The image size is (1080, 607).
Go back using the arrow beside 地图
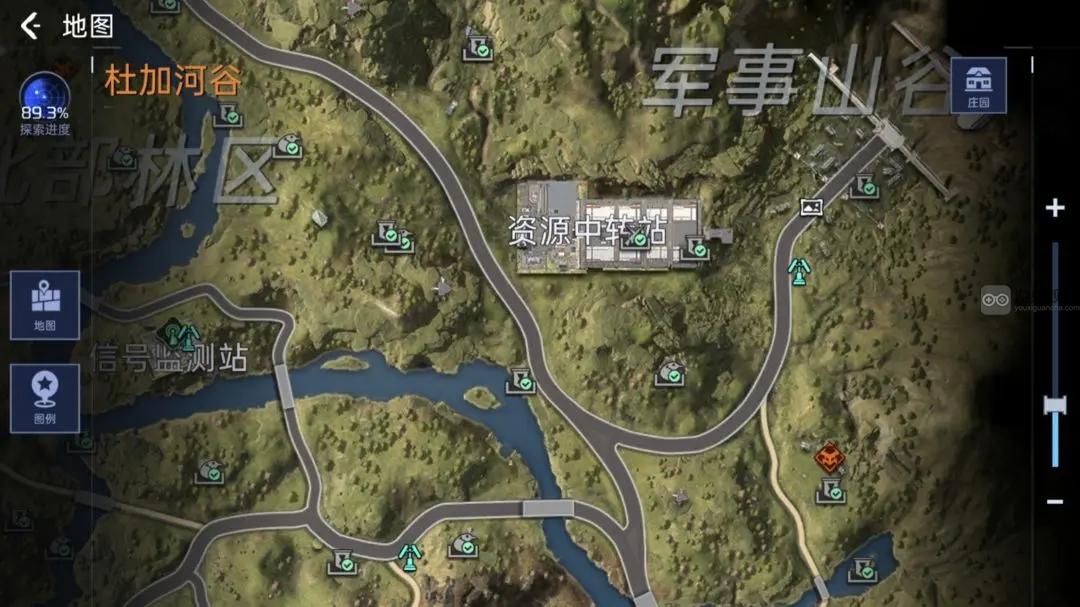pos(31,26)
